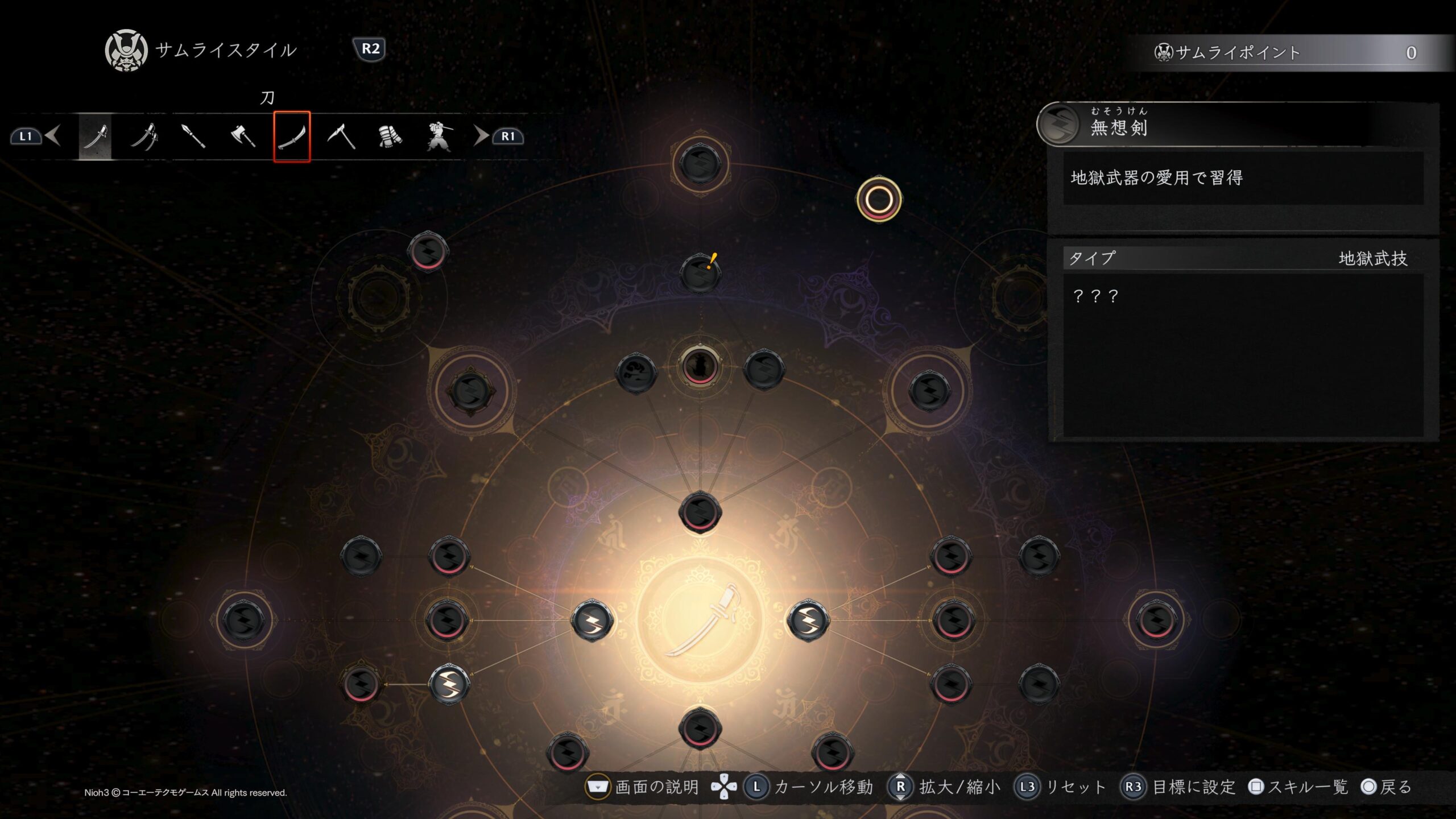
Task: Switch to the scythe-shaped weapon tab
Action: pos(341,136)
